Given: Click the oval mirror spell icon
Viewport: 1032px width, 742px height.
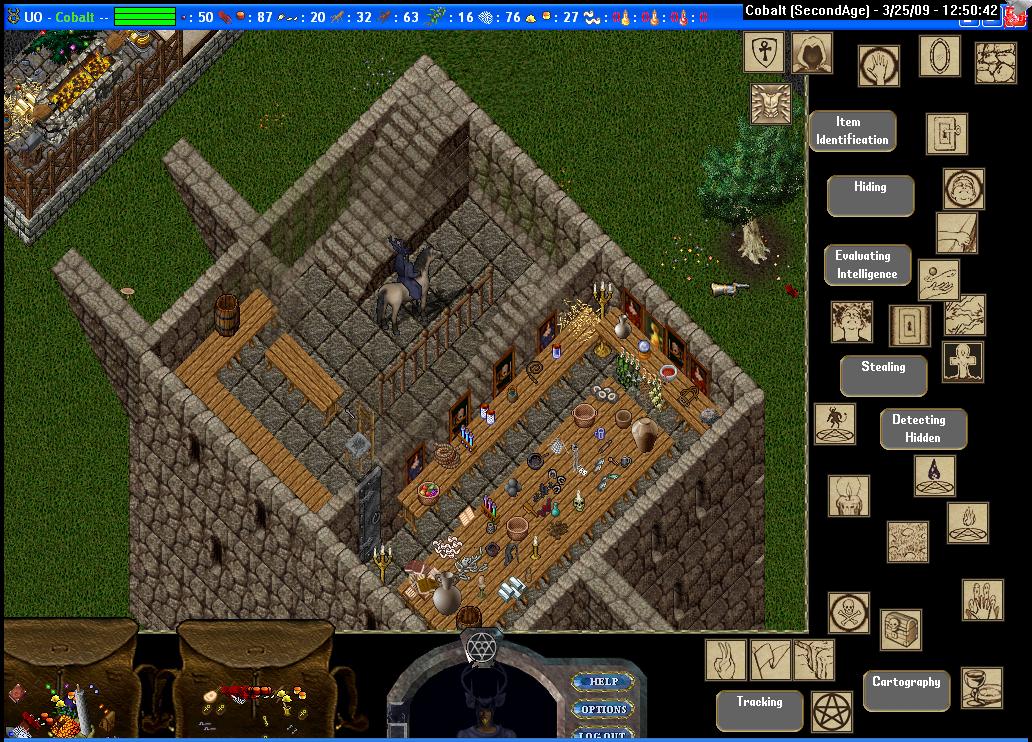Looking at the screenshot, I should 939,57.
